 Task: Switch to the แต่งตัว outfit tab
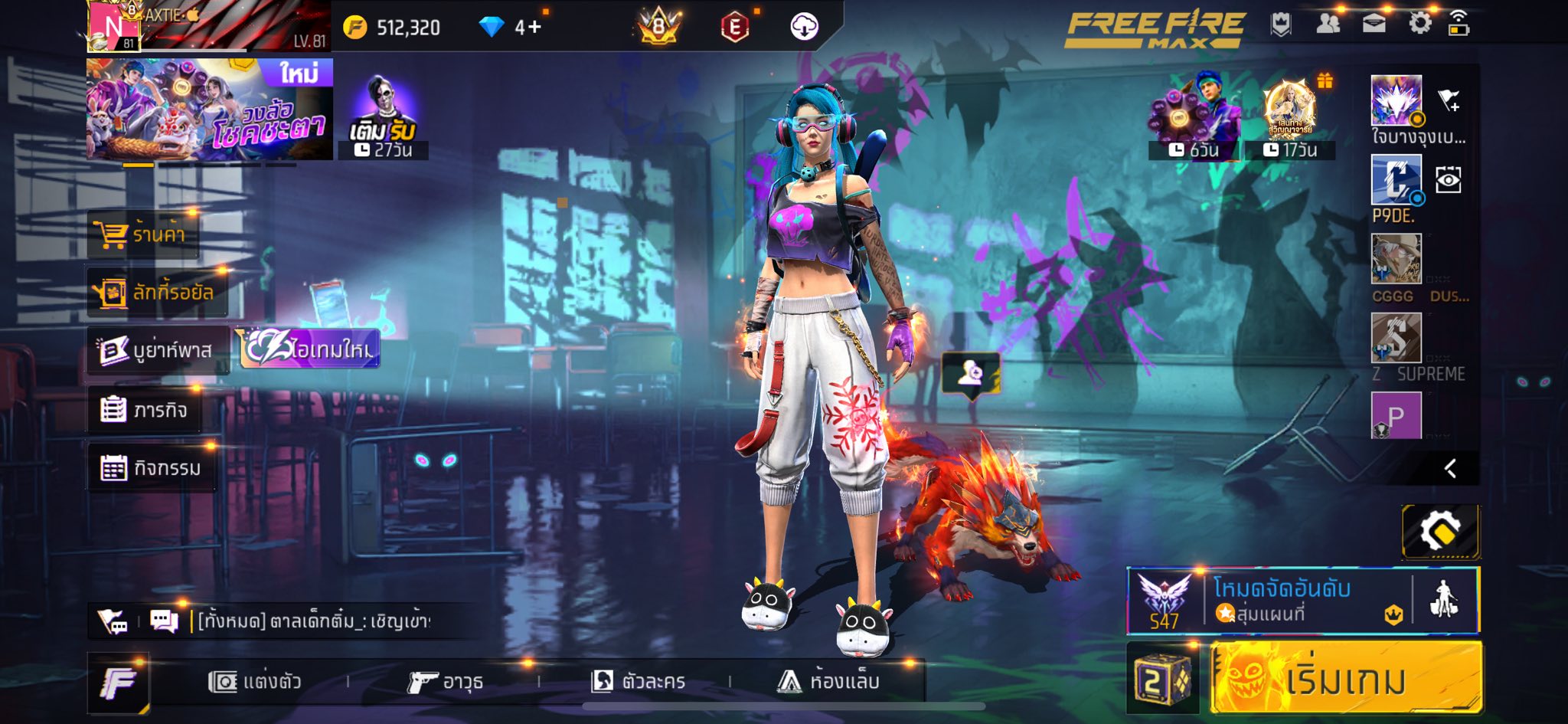coord(255,681)
